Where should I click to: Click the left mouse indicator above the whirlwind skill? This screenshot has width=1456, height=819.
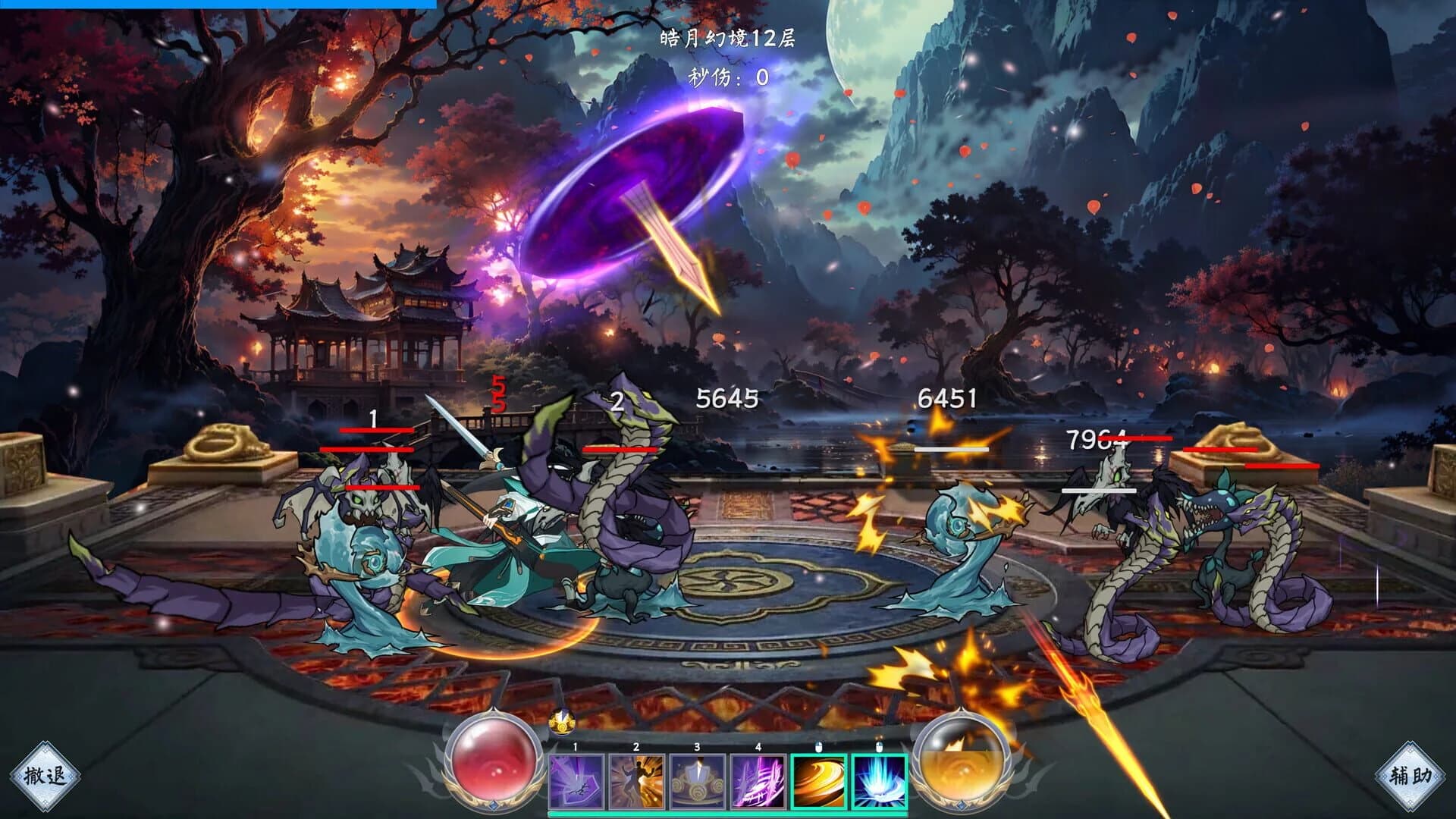(819, 746)
